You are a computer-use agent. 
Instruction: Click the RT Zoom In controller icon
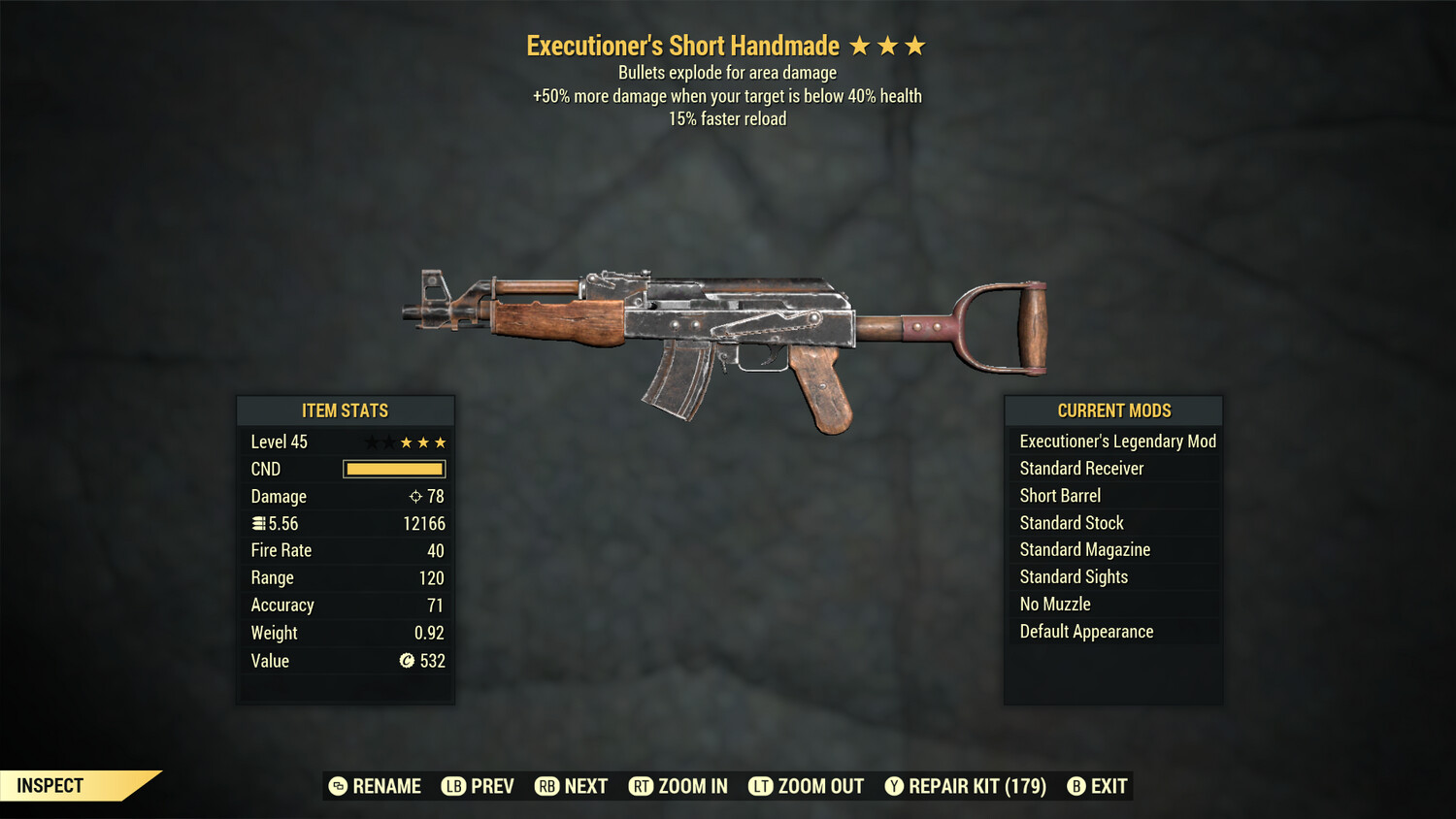(x=642, y=786)
